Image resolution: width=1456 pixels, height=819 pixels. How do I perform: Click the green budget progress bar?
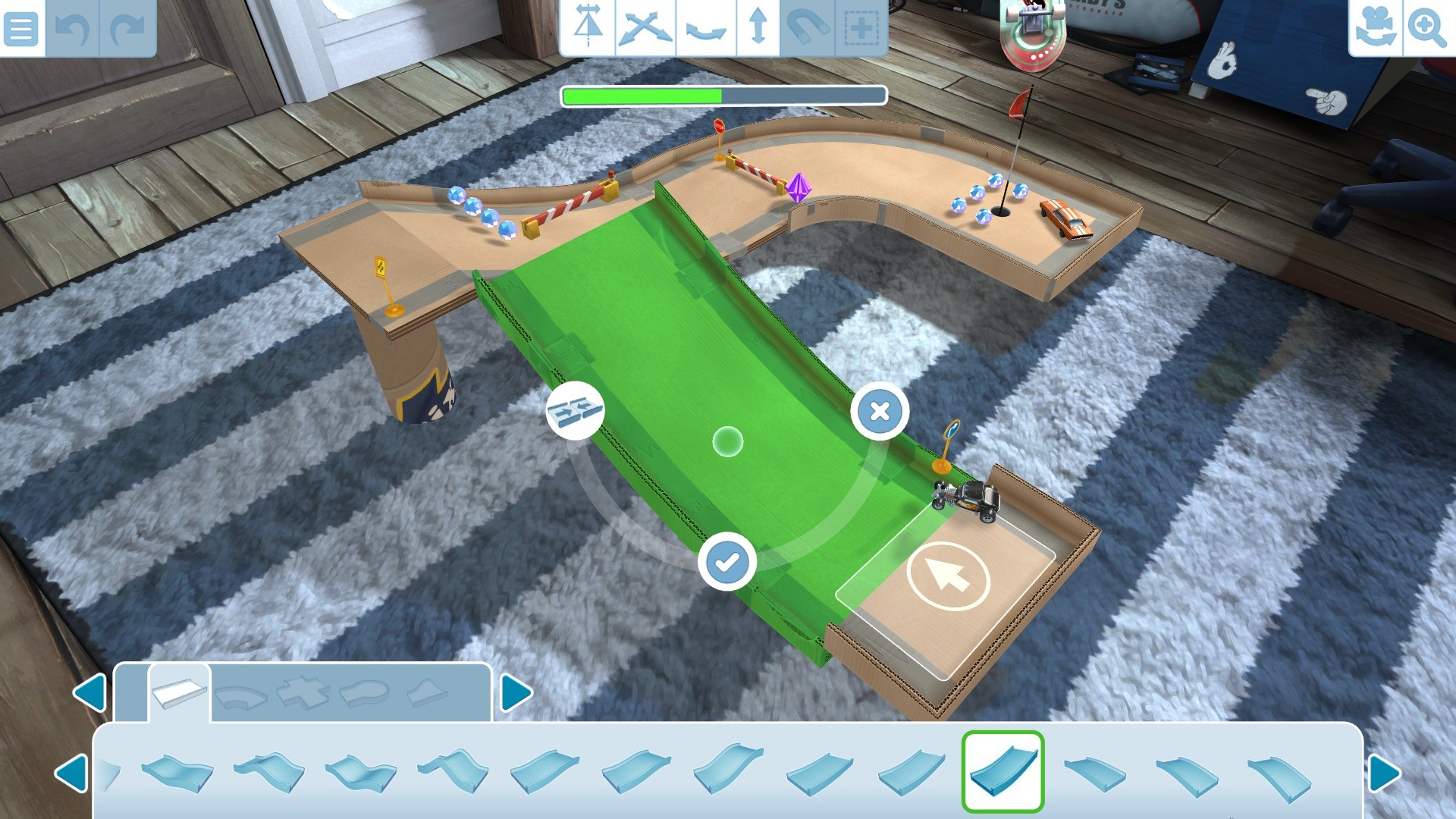(x=720, y=96)
